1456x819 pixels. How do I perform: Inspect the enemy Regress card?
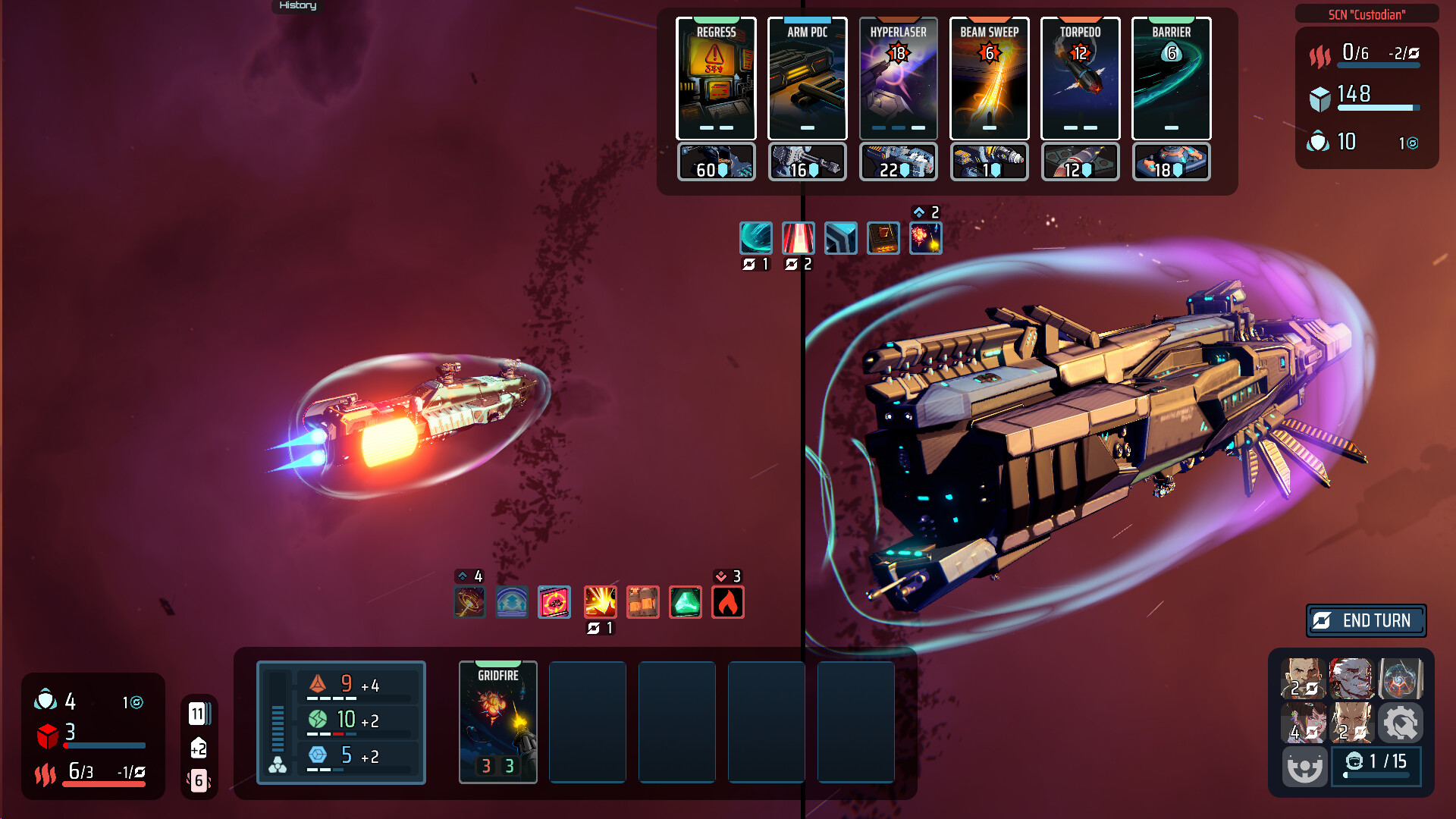[716, 79]
